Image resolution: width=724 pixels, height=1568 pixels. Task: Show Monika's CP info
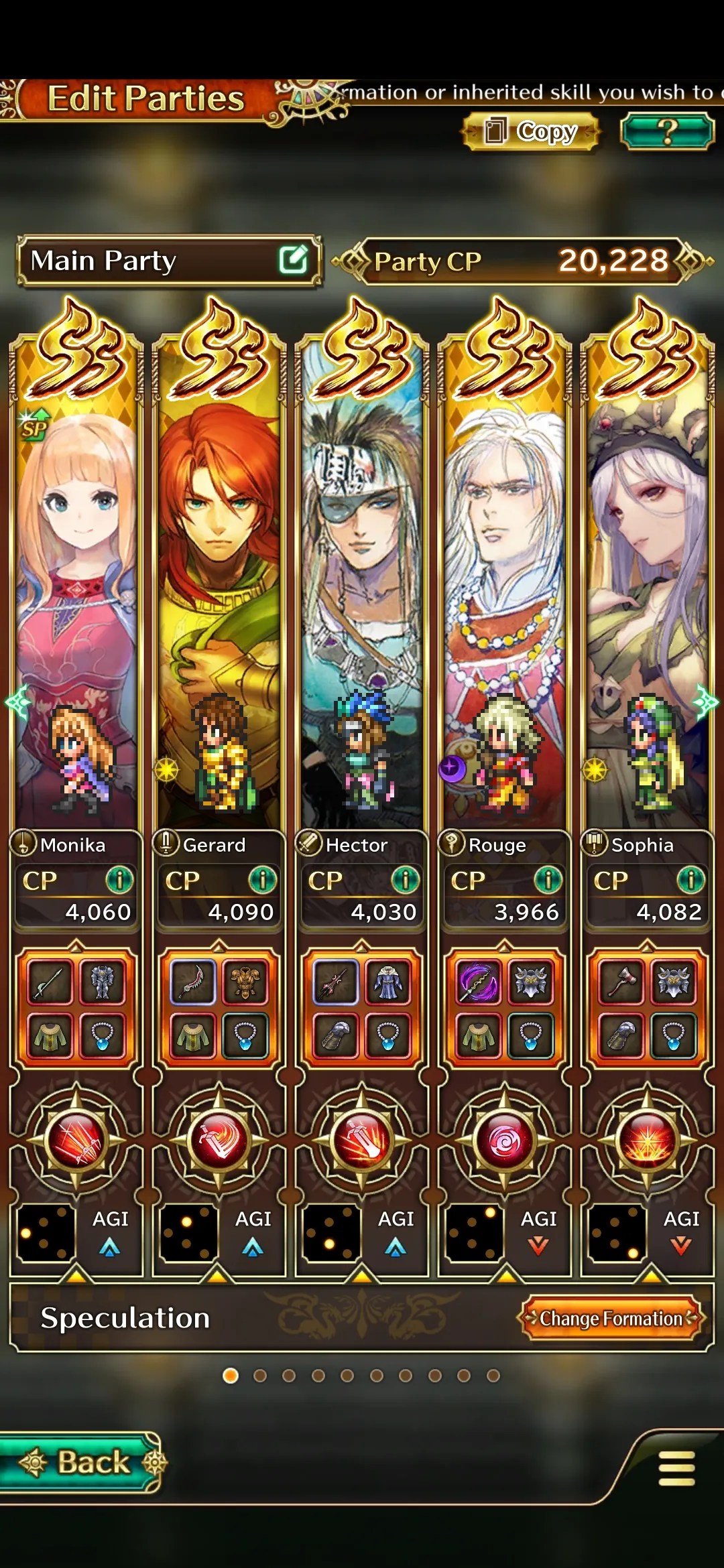119,880
